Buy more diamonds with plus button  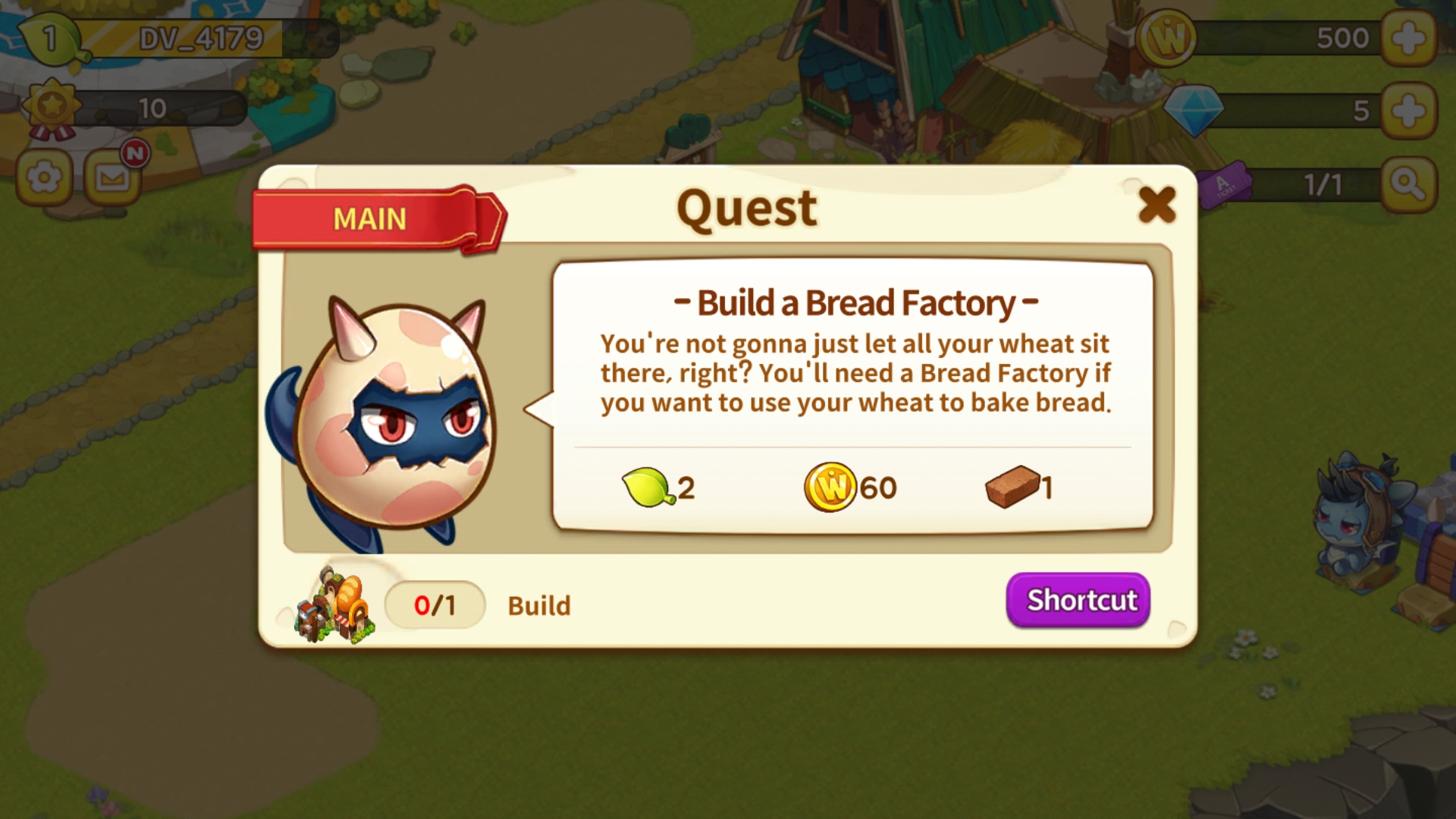[1408, 111]
